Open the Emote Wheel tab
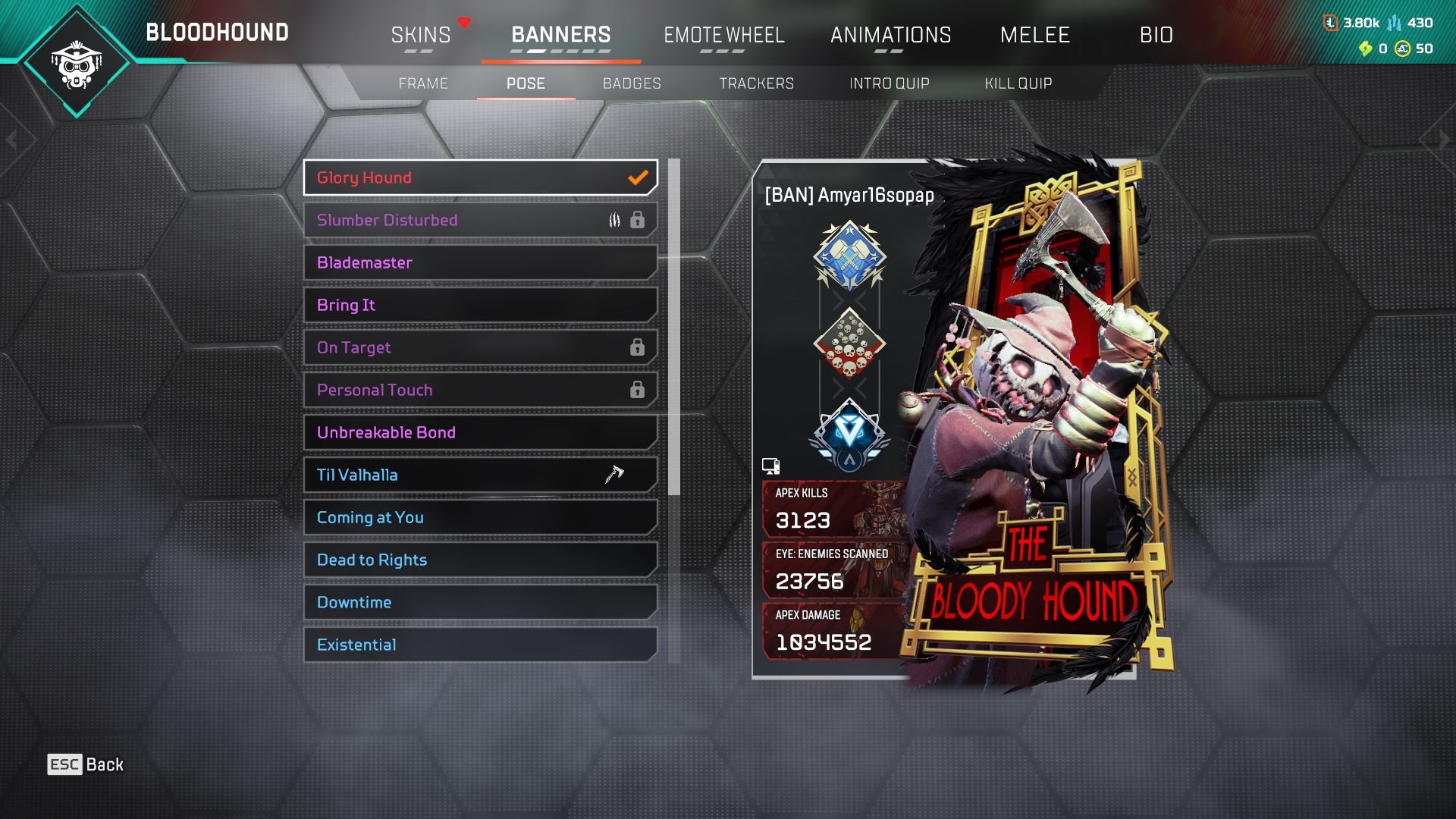Image resolution: width=1456 pixels, height=819 pixels. coord(723,35)
